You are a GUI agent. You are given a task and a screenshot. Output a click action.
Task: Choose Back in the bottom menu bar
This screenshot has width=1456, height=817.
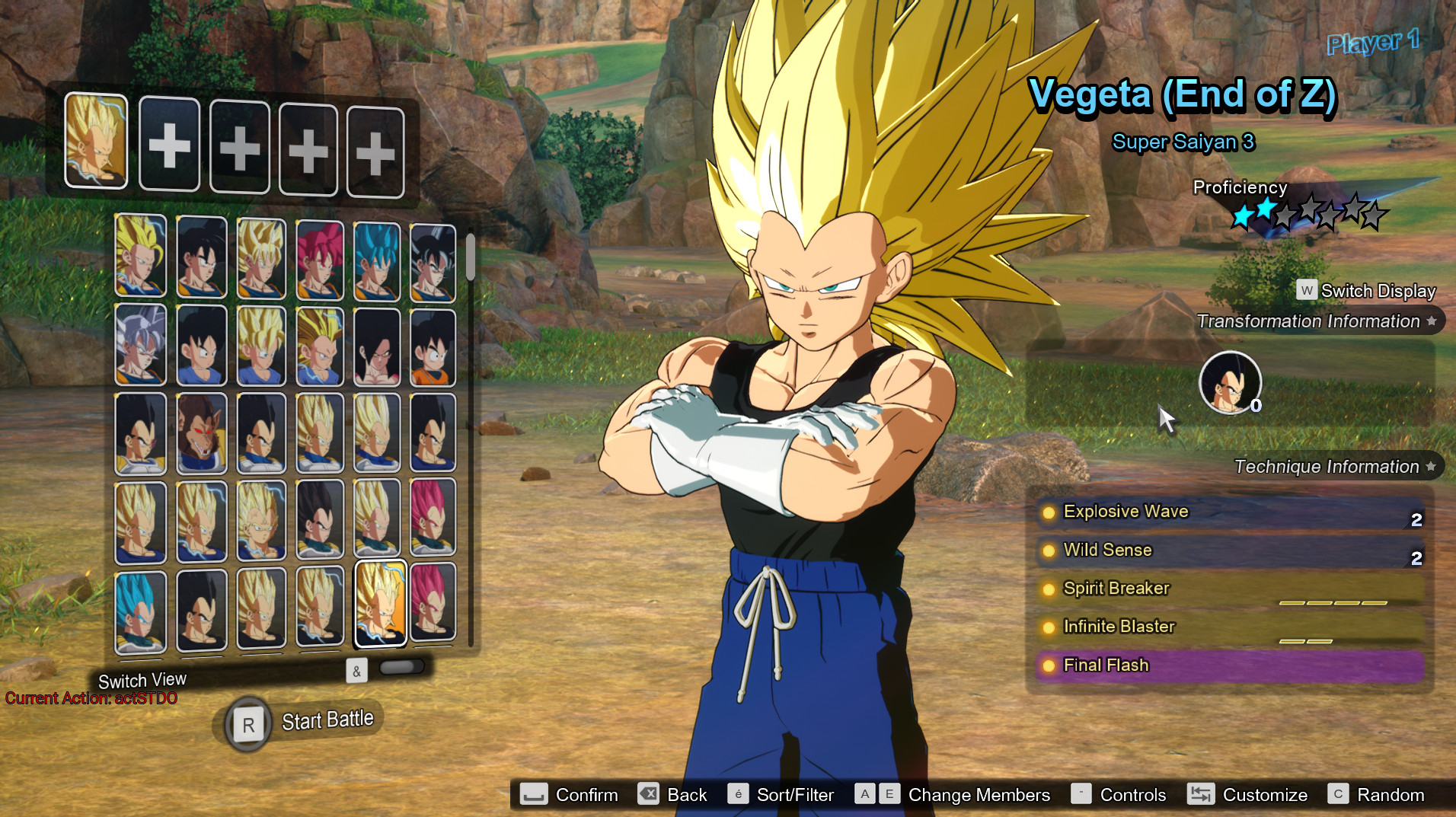pyautogui.click(x=649, y=794)
